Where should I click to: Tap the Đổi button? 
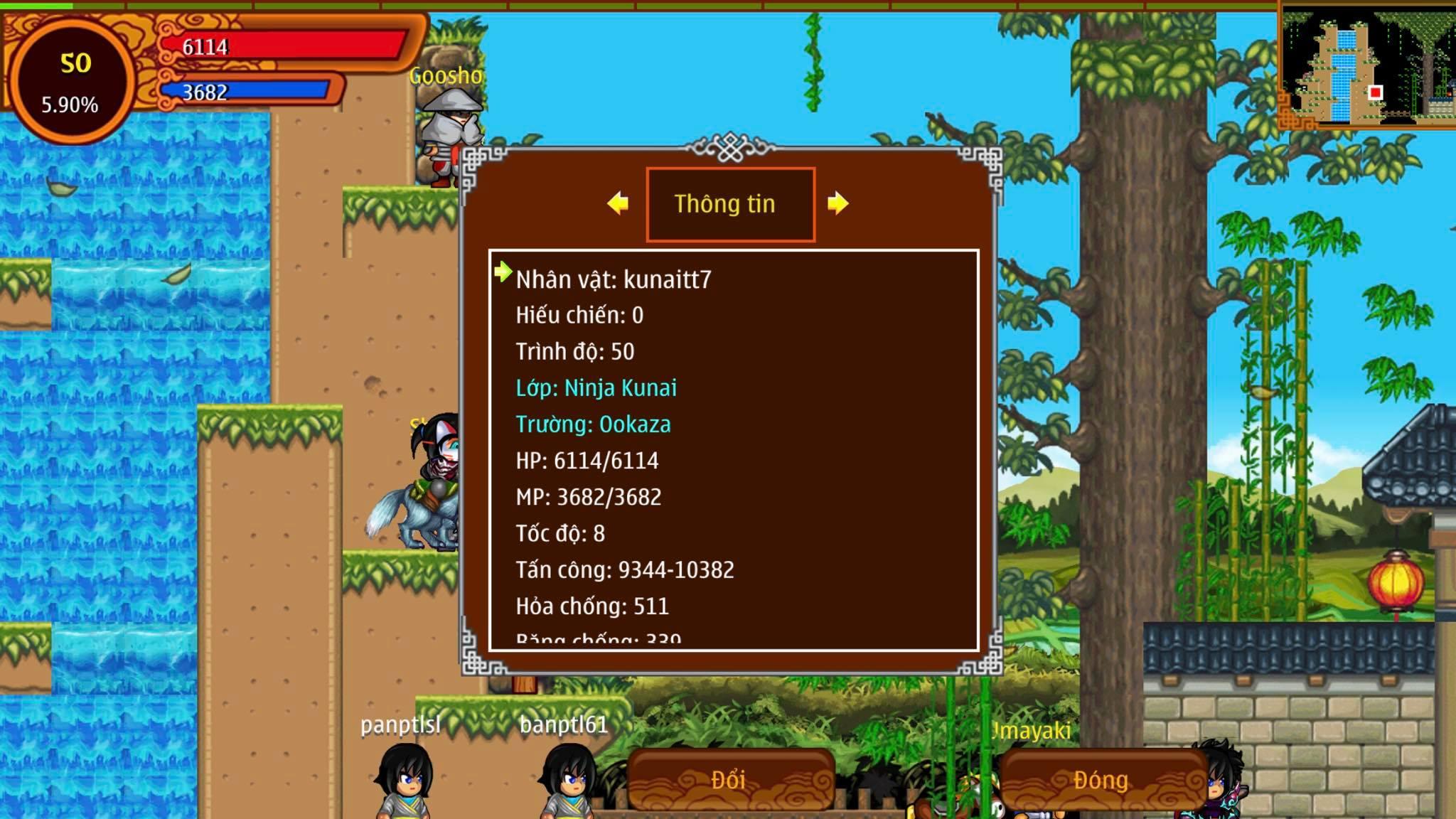[729, 780]
